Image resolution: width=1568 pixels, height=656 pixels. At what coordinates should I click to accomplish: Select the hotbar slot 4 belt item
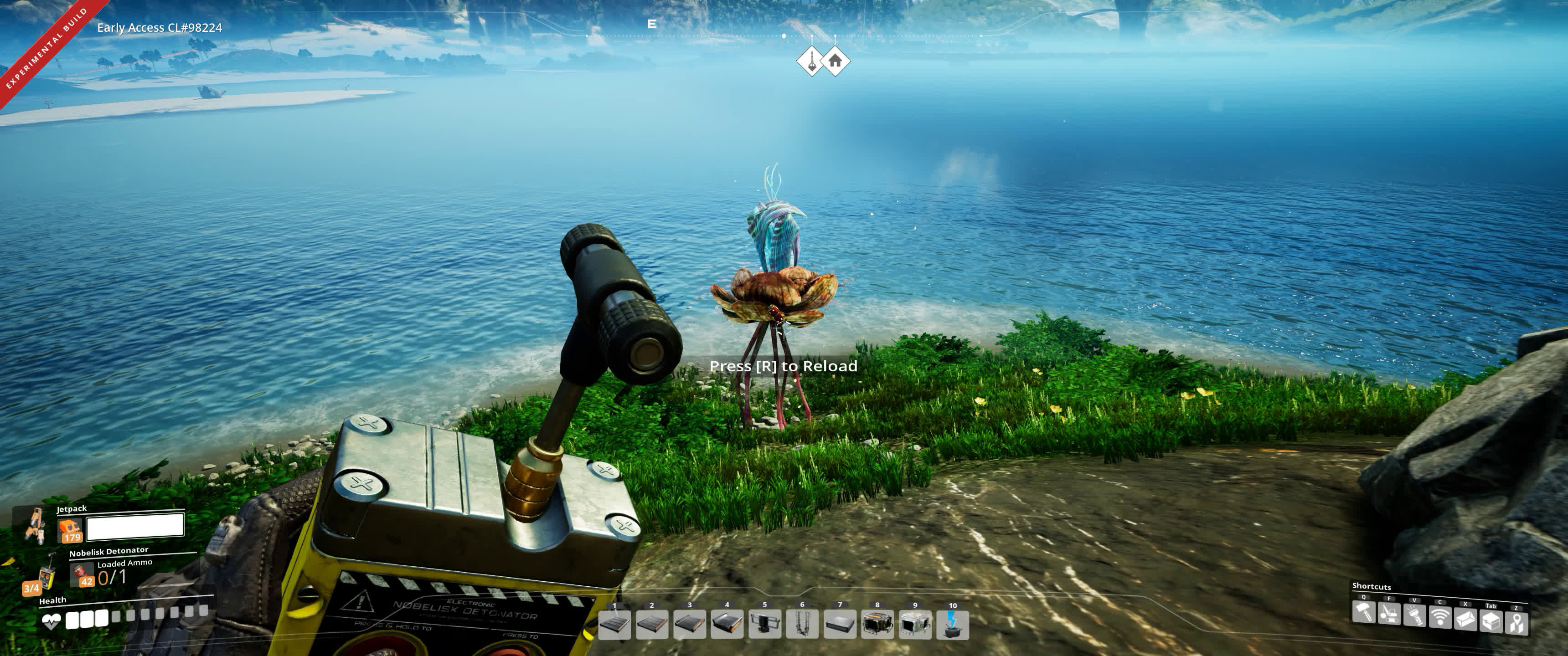(x=727, y=624)
